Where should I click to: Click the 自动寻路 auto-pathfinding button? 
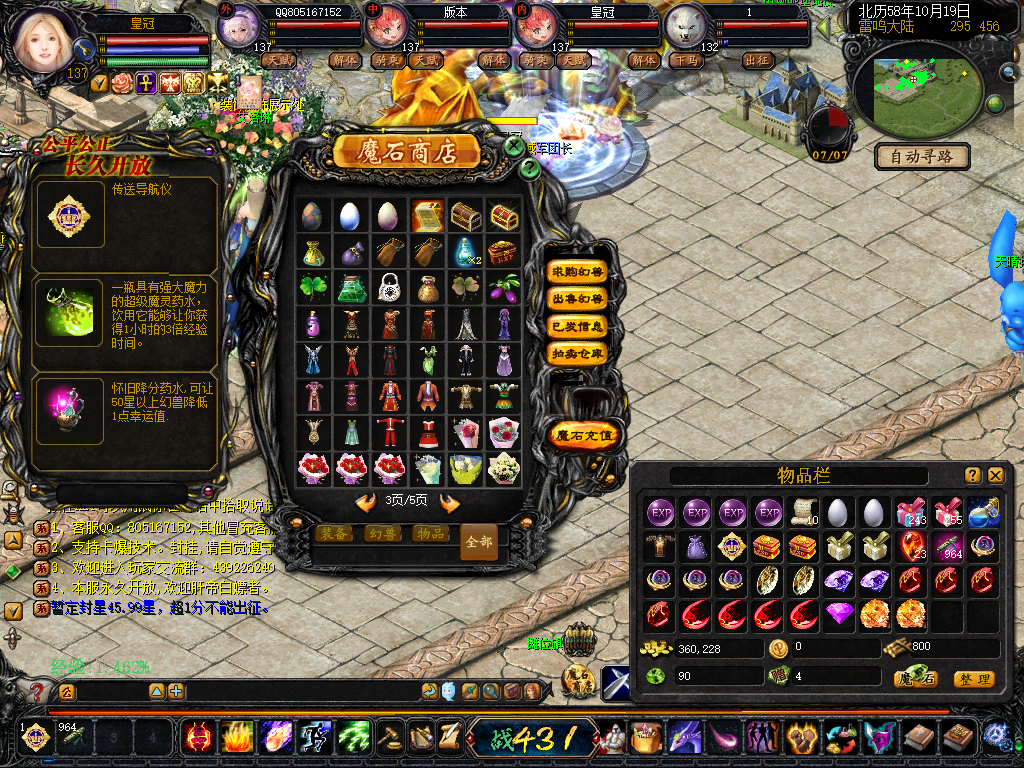pyautogui.click(x=923, y=156)
